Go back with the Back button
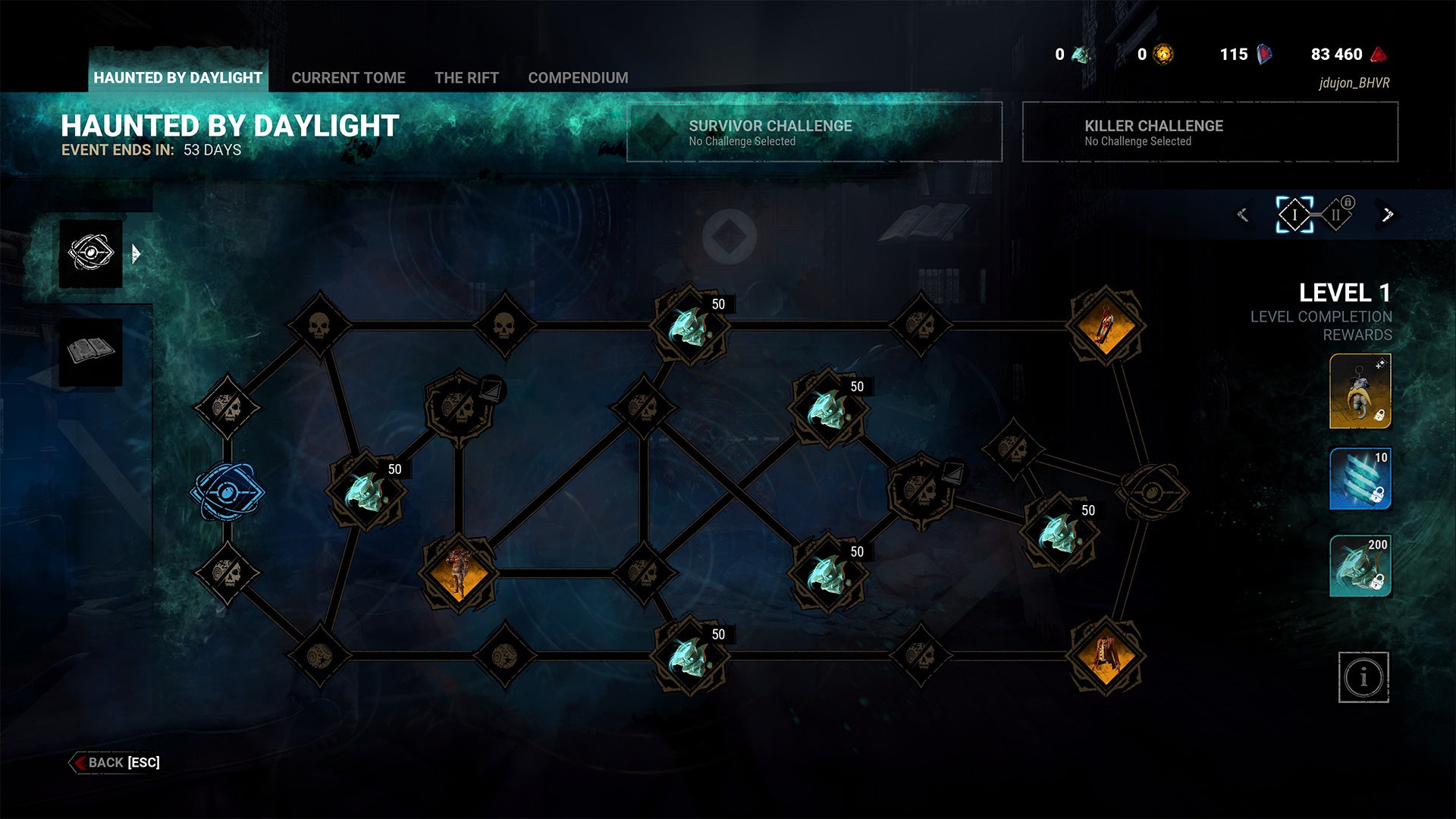The height and width of the screenshot is (819, 1456). (115, 762)
